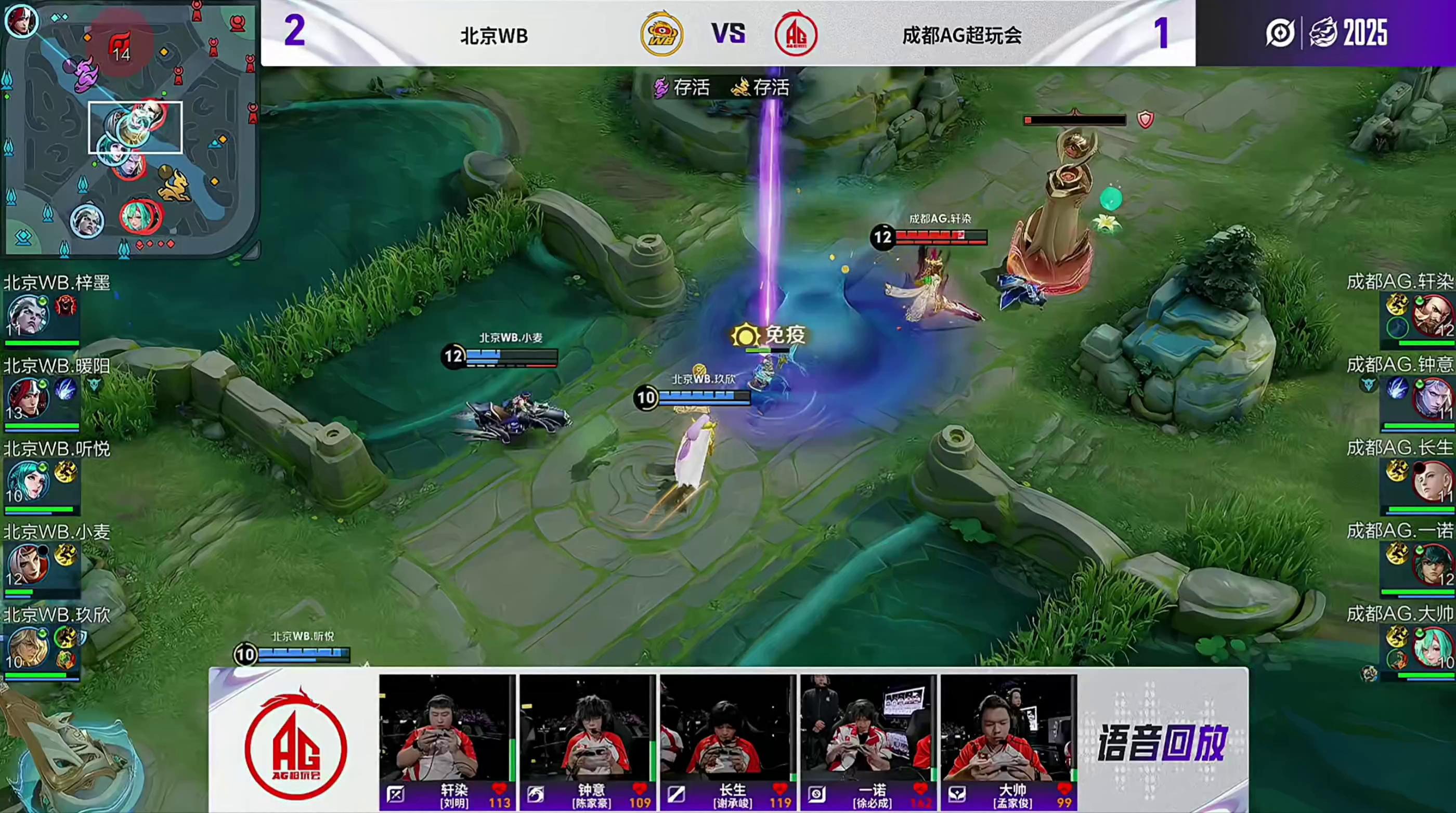This screenshot has width=1456, height=813.
Task: Click the 语音回放 voice replay label
Action: (1163, 743)
